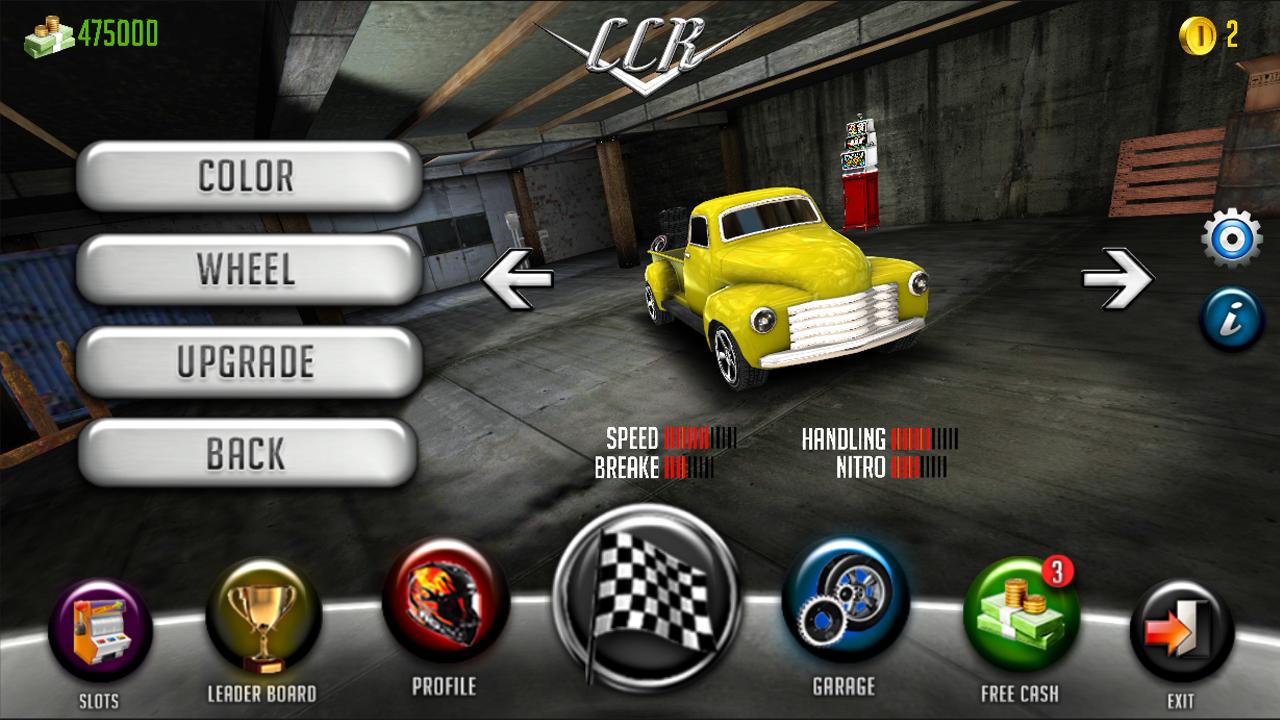1280x720 pixels.
Task: Open the Upgrade menu
Action: (x=247, y=361)
